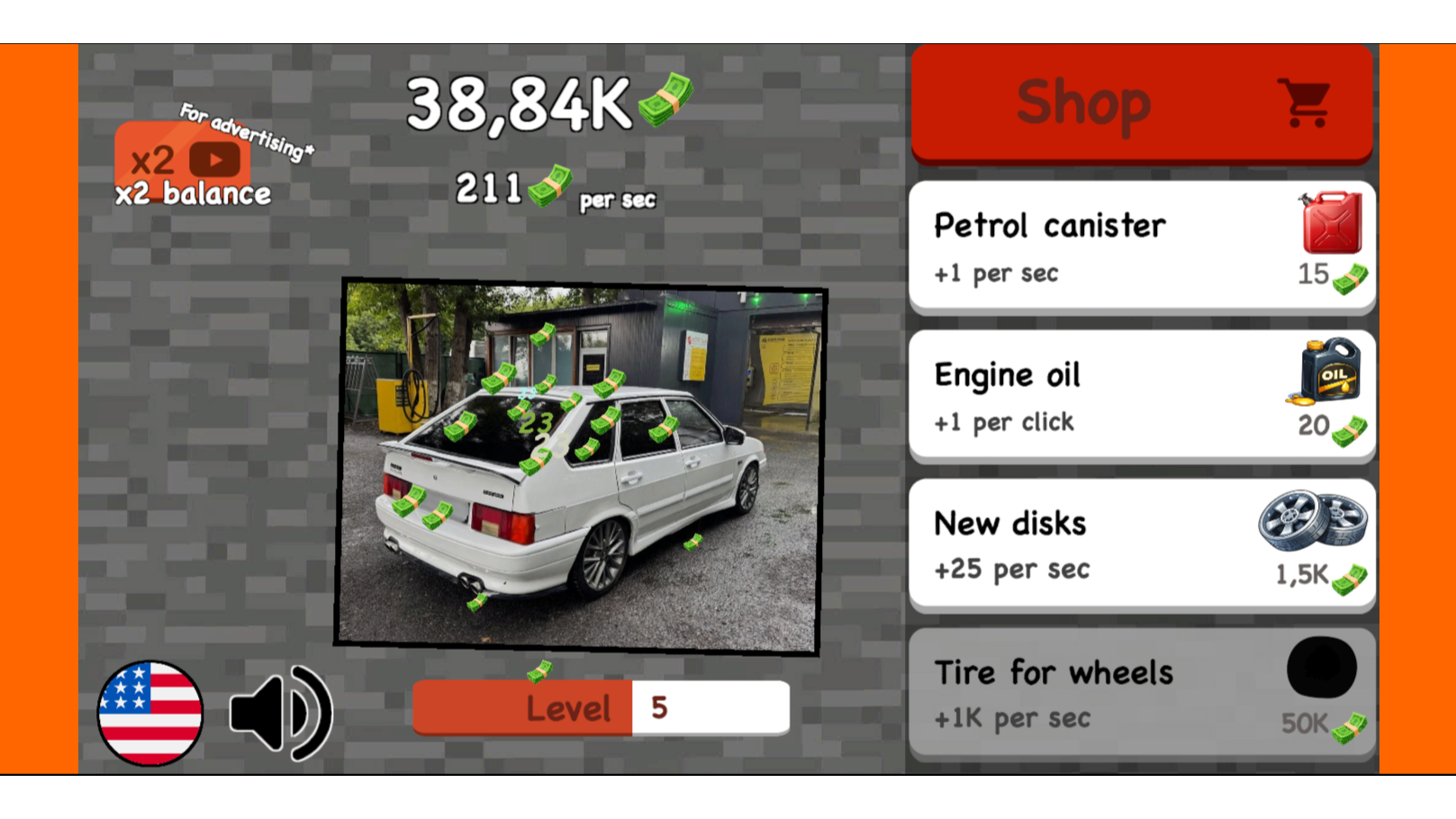This screenshot has width=1456, height=819.
Task: Select the Shop tab
Action: [1083, 102]
